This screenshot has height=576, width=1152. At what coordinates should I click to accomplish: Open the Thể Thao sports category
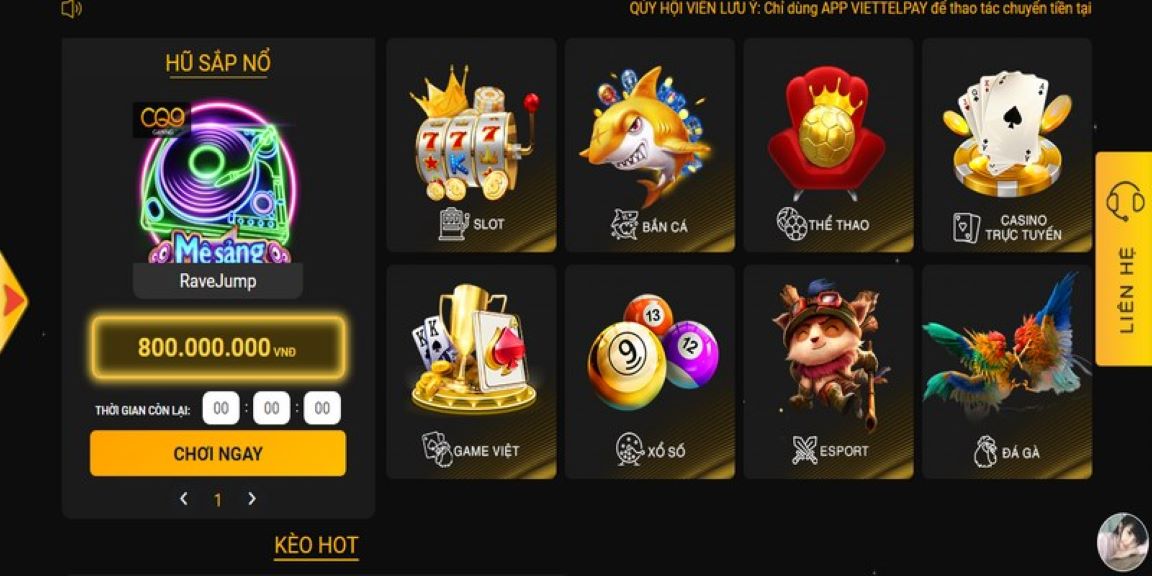(828, 146)
